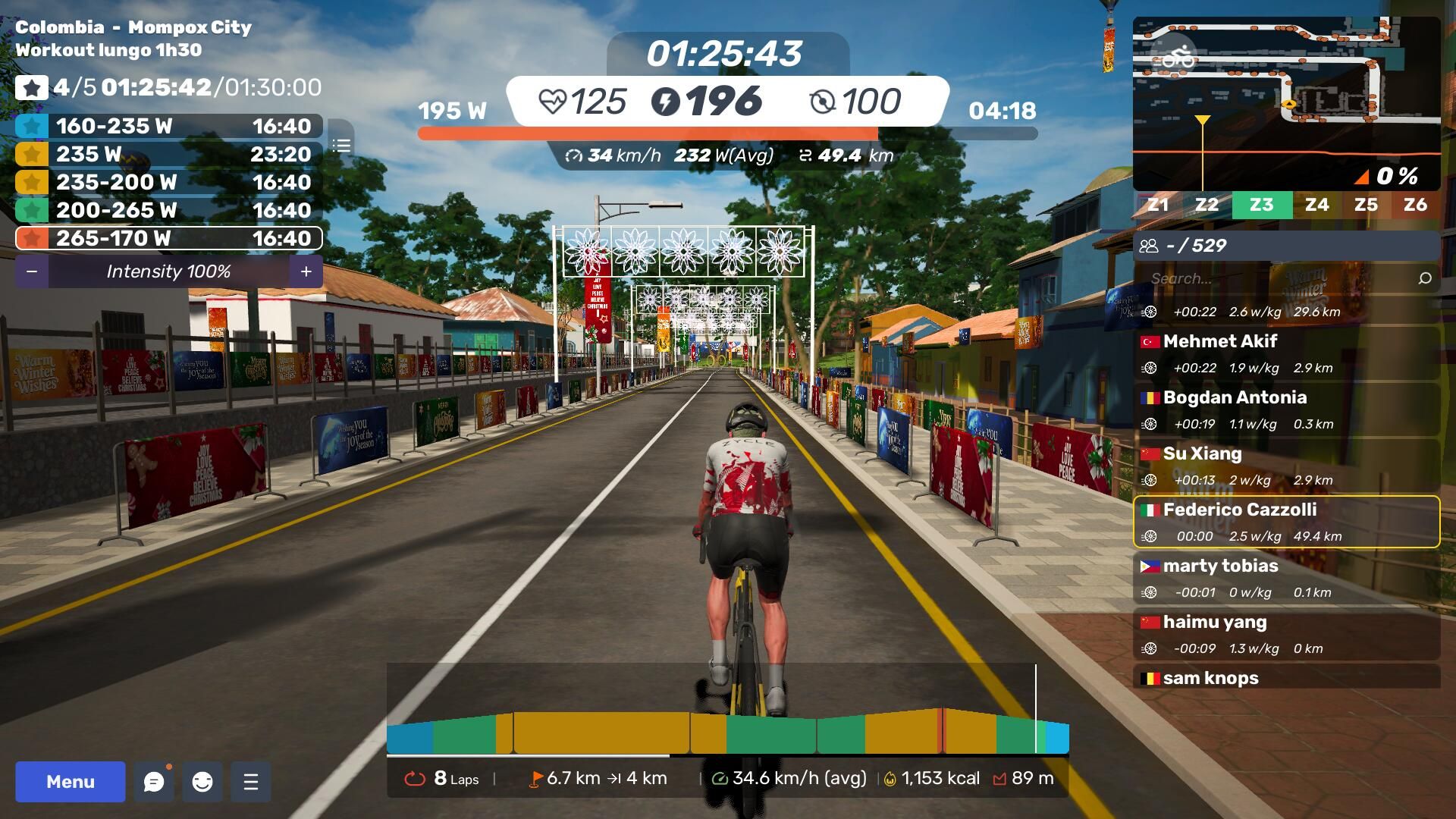The width and height of the screenshot is (1456, 819).
Task: Open the chat message bubble icon
Action: coord(154,782)
